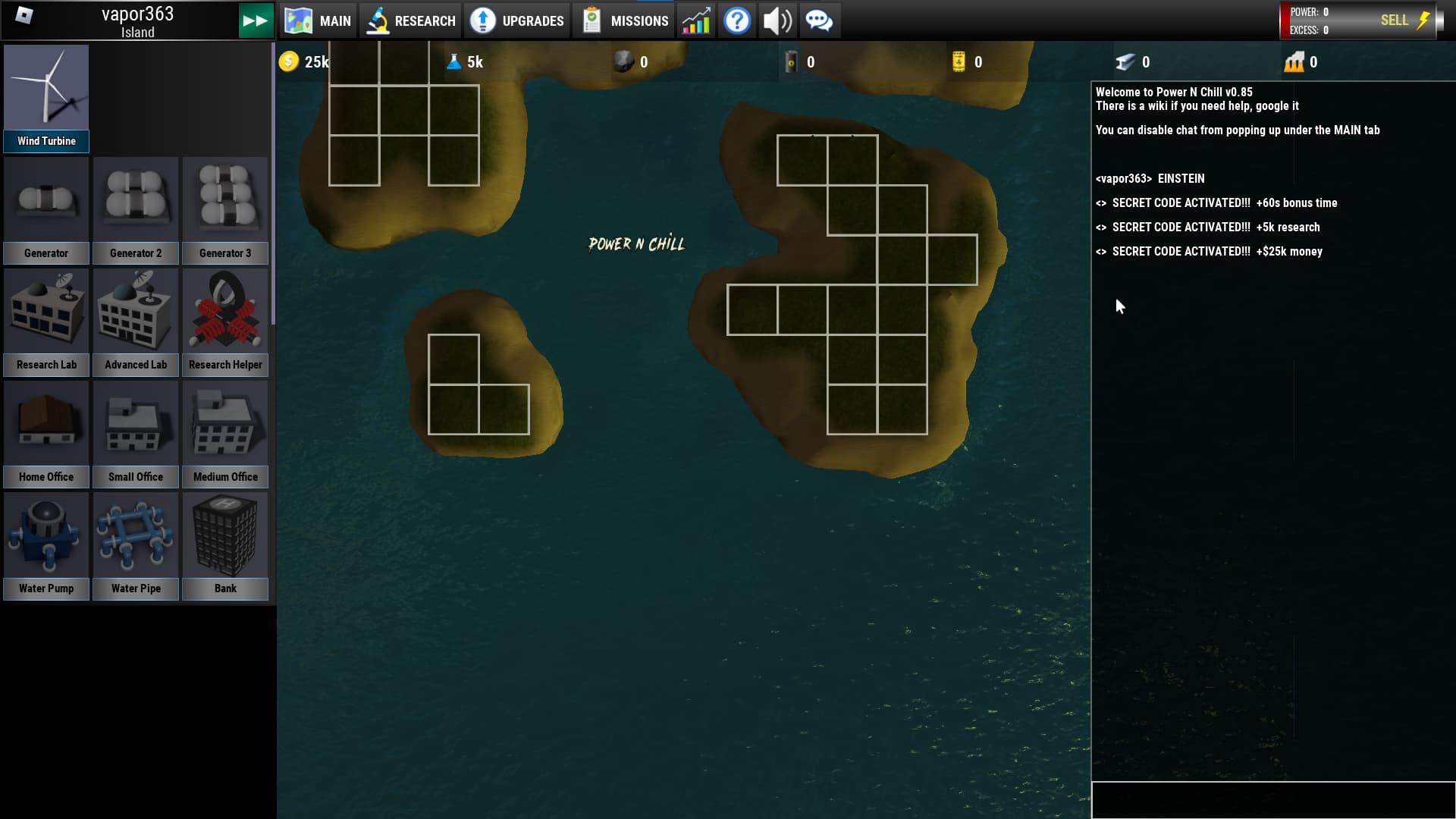Viewport: 1456px width, 819px height.
Task: Hit the SELL power button
Action: (x=1403, y=20)
